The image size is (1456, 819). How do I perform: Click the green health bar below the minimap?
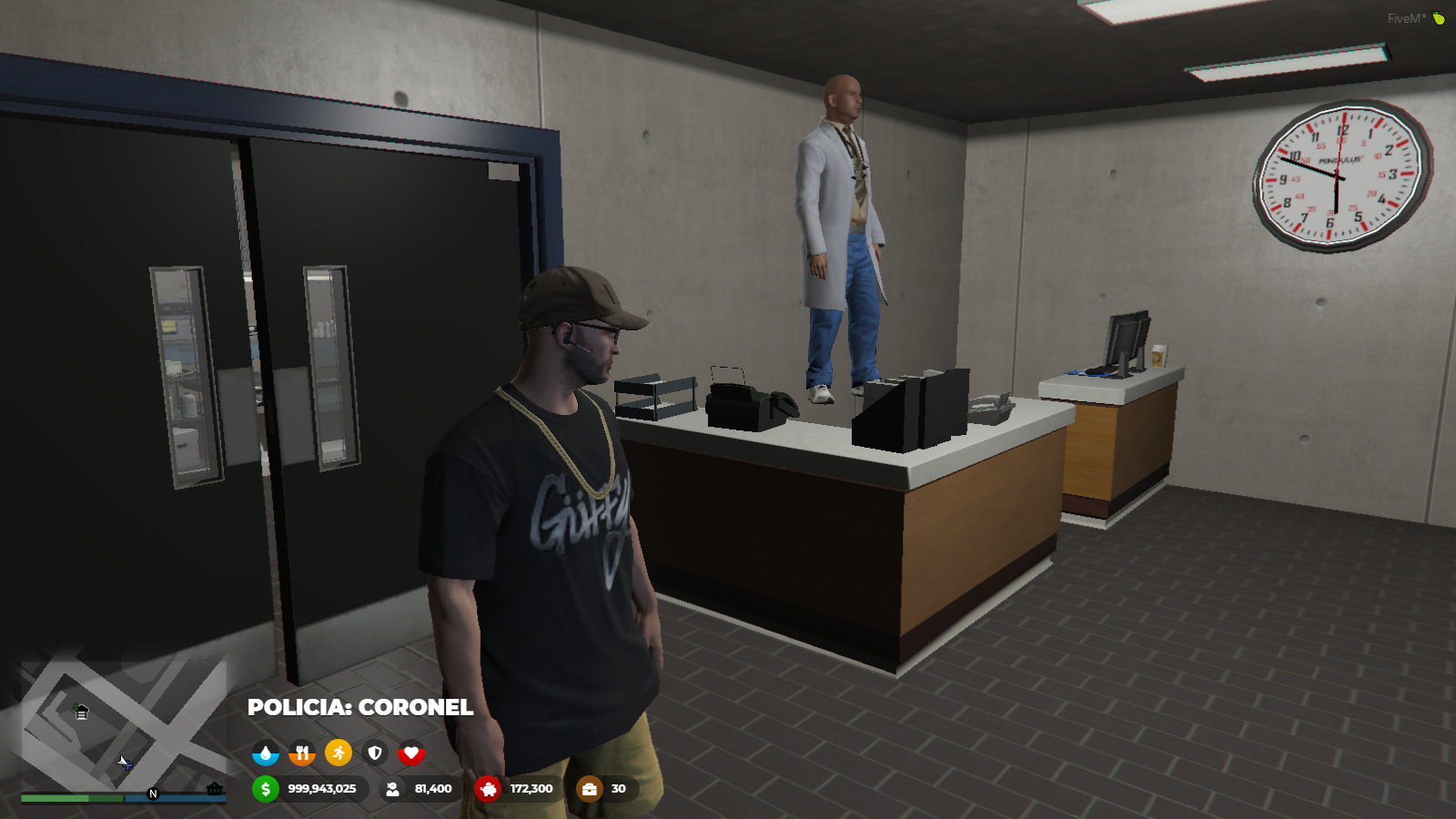tap(53, 798)
